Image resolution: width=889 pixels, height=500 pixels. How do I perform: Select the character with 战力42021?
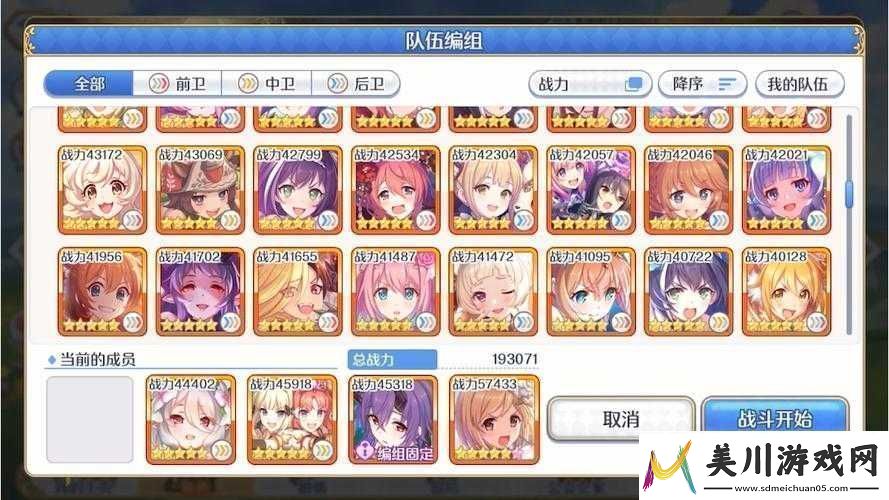tap(786, 190)
